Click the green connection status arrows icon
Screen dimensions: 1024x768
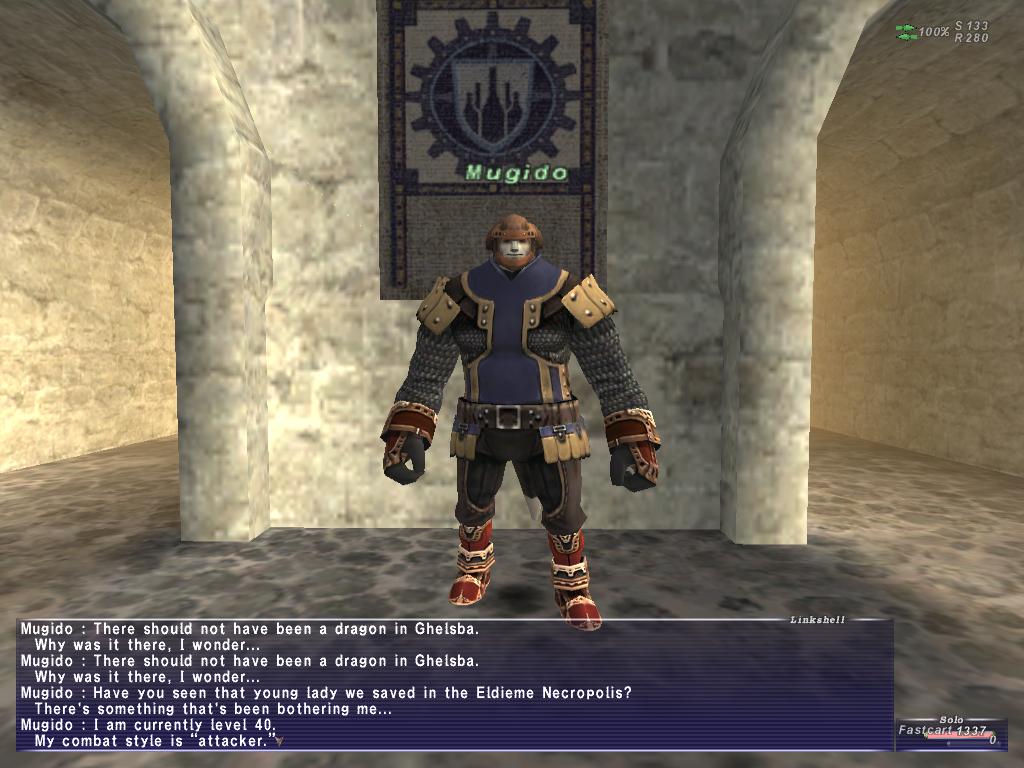tap(906, 32)
